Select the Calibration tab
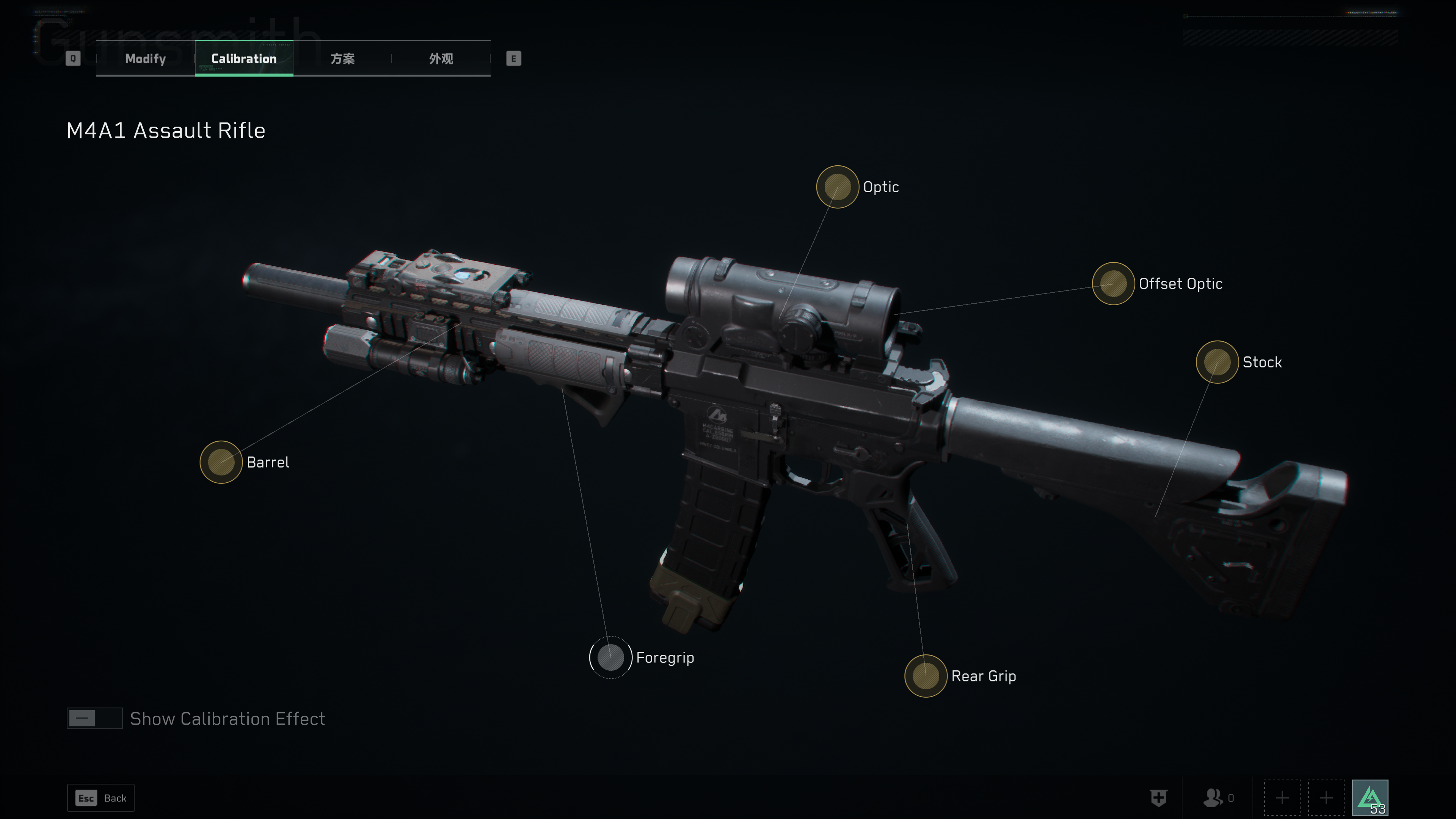This screenshot has width=1456, height=819. point(243,59)
